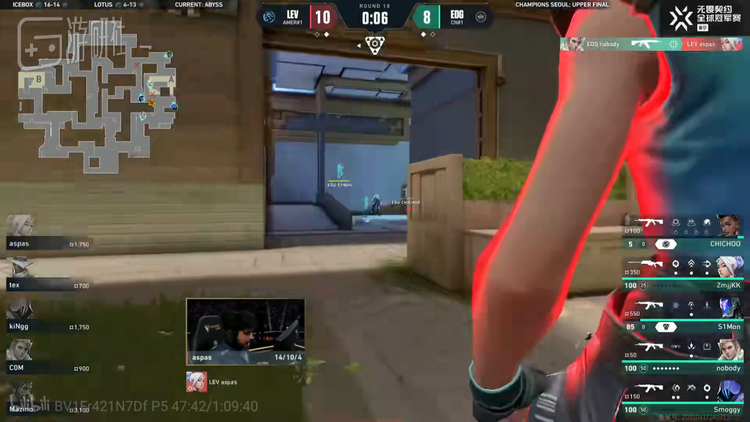The image size is (750, 422).
Task: Choose the player row labeled nobody
Action: (685, 356)
